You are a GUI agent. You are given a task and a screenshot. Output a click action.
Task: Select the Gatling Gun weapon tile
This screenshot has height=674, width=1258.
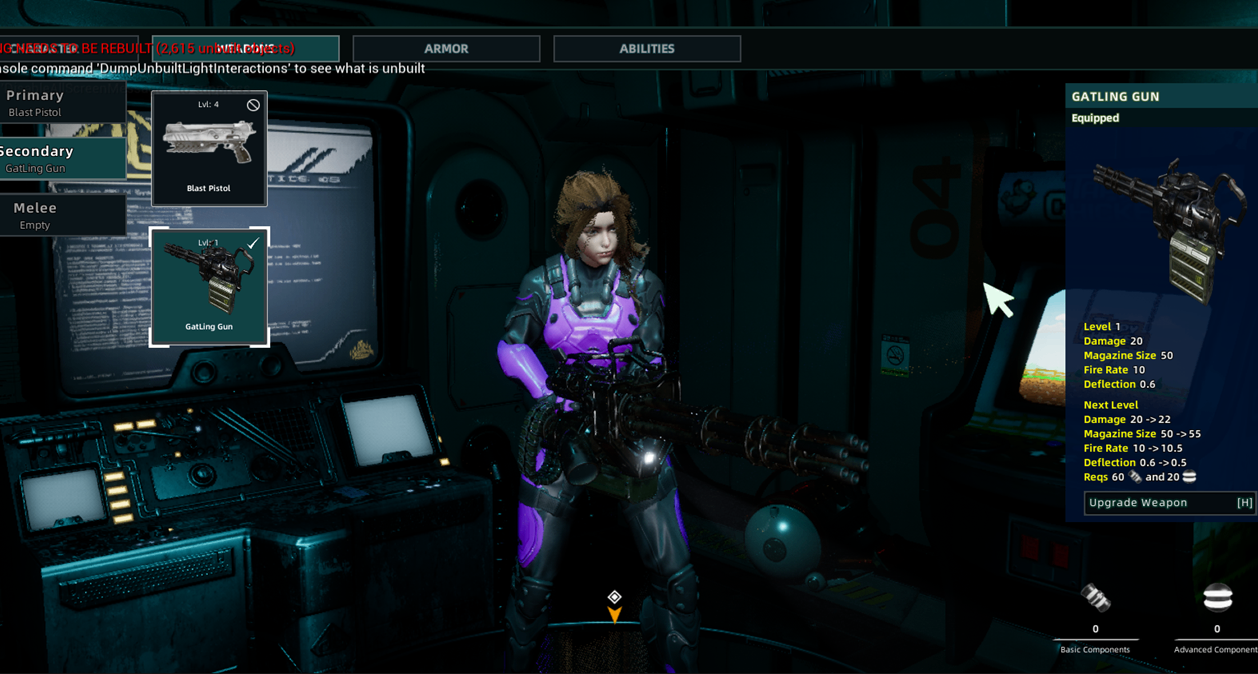coord(209,287)
